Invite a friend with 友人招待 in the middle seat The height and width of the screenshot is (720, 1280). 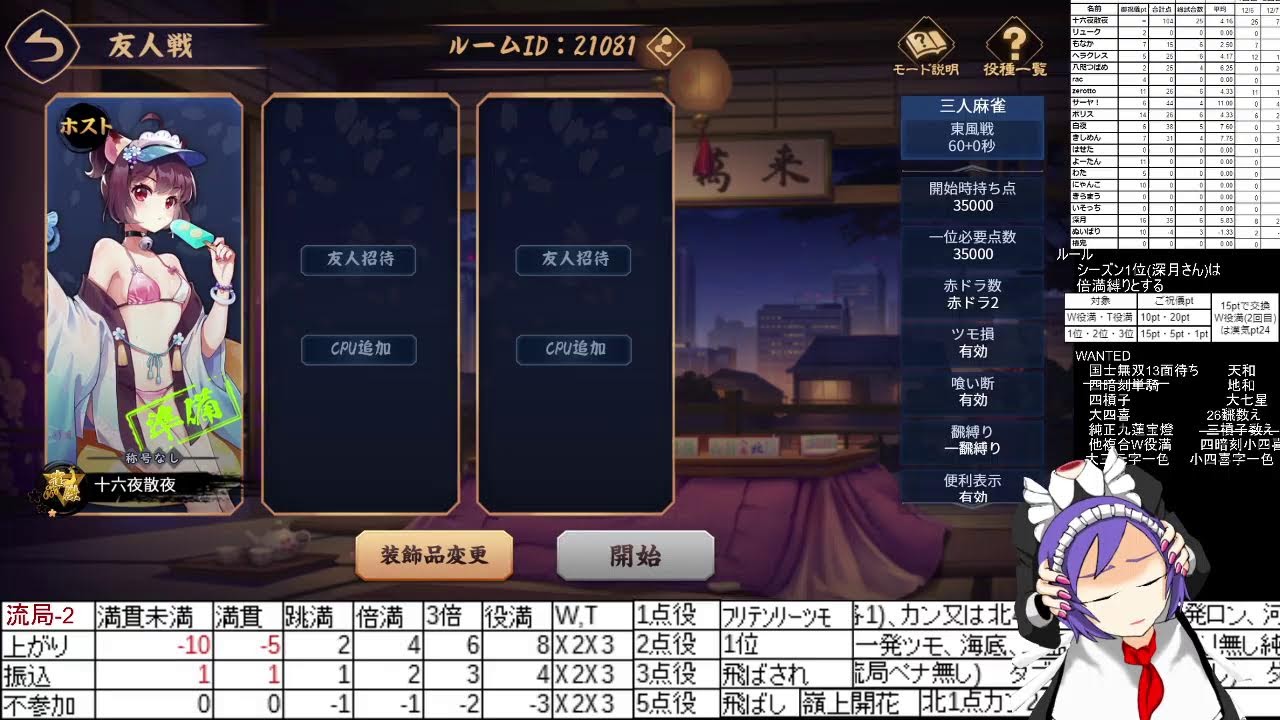(x=358, y=259)
